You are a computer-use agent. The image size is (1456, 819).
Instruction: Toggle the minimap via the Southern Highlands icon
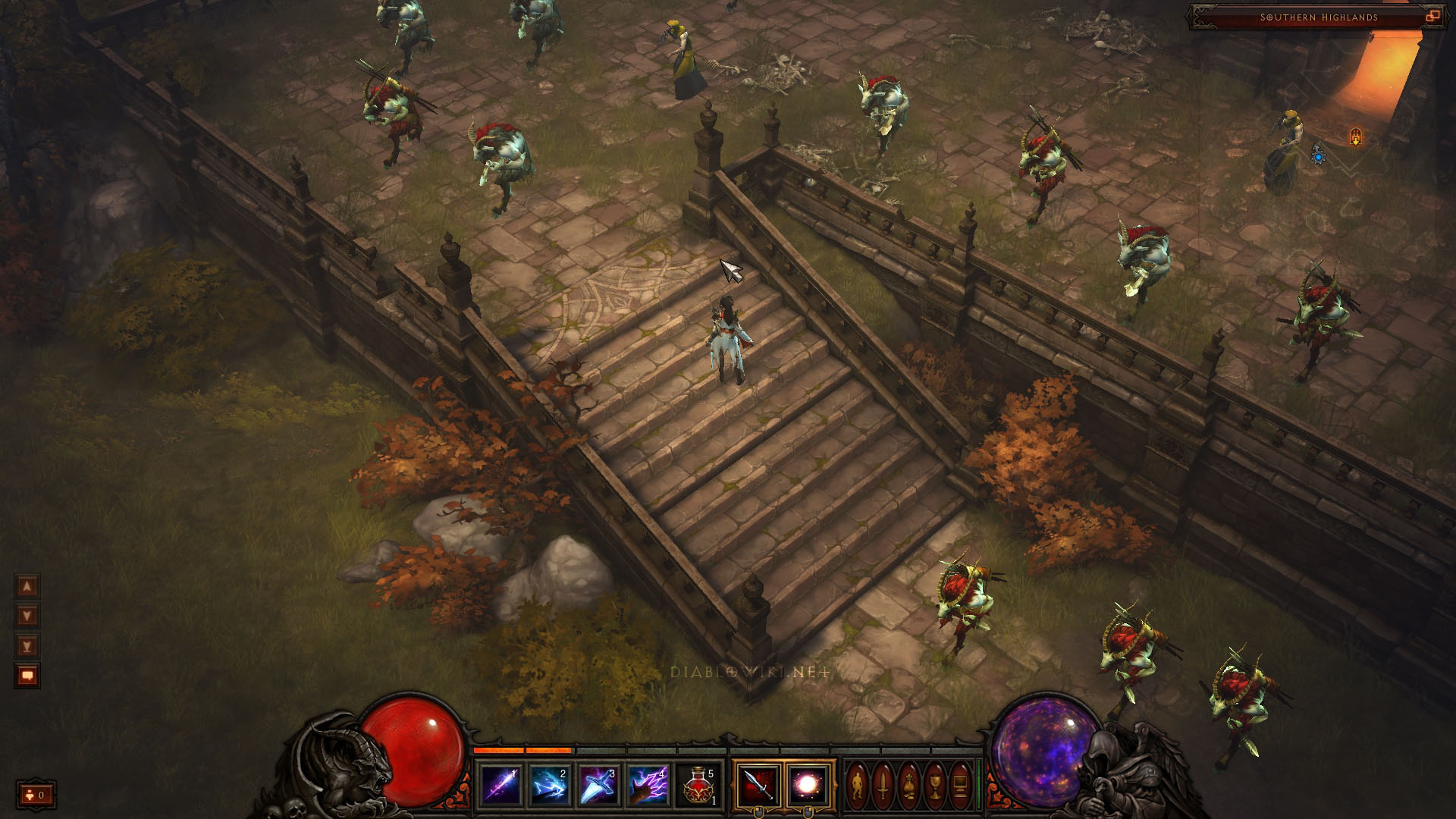pos(1432,17)
